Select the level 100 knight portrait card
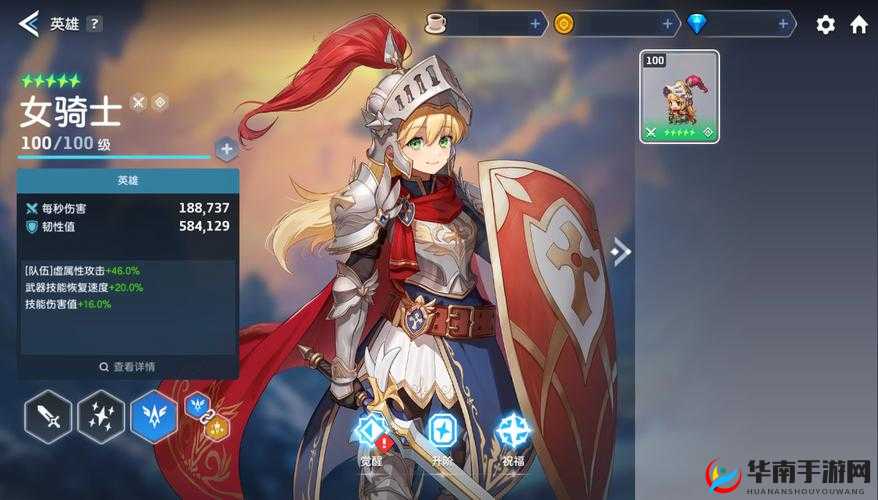Screen dimensions: 878x500 [x=679, y=96]
